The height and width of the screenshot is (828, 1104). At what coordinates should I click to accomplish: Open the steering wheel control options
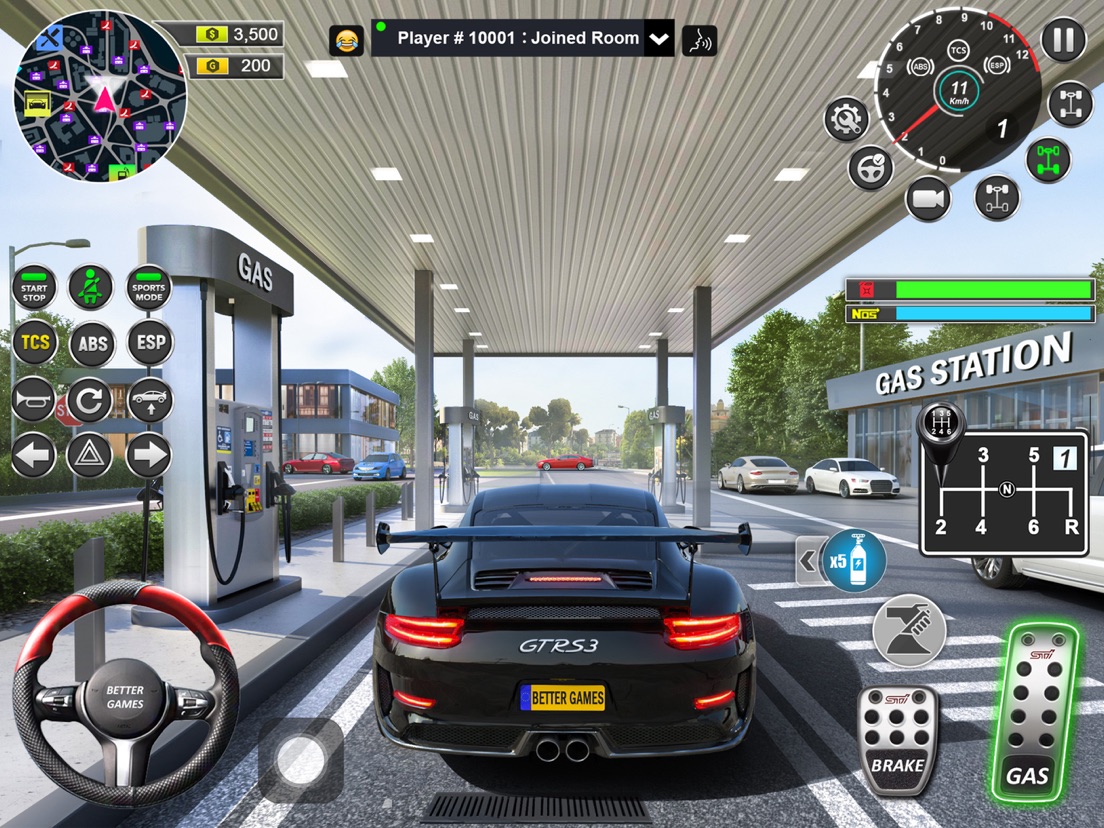click(870, 167)
